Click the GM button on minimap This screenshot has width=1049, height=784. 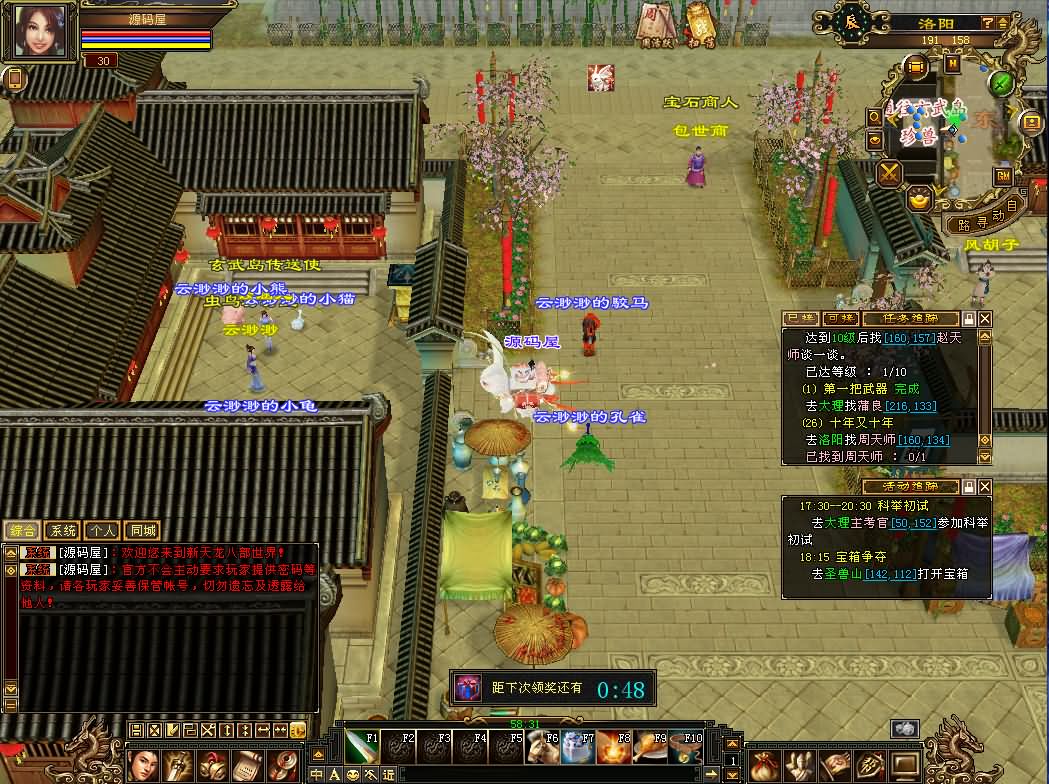pyautogui.click(x=1002, y=176)
